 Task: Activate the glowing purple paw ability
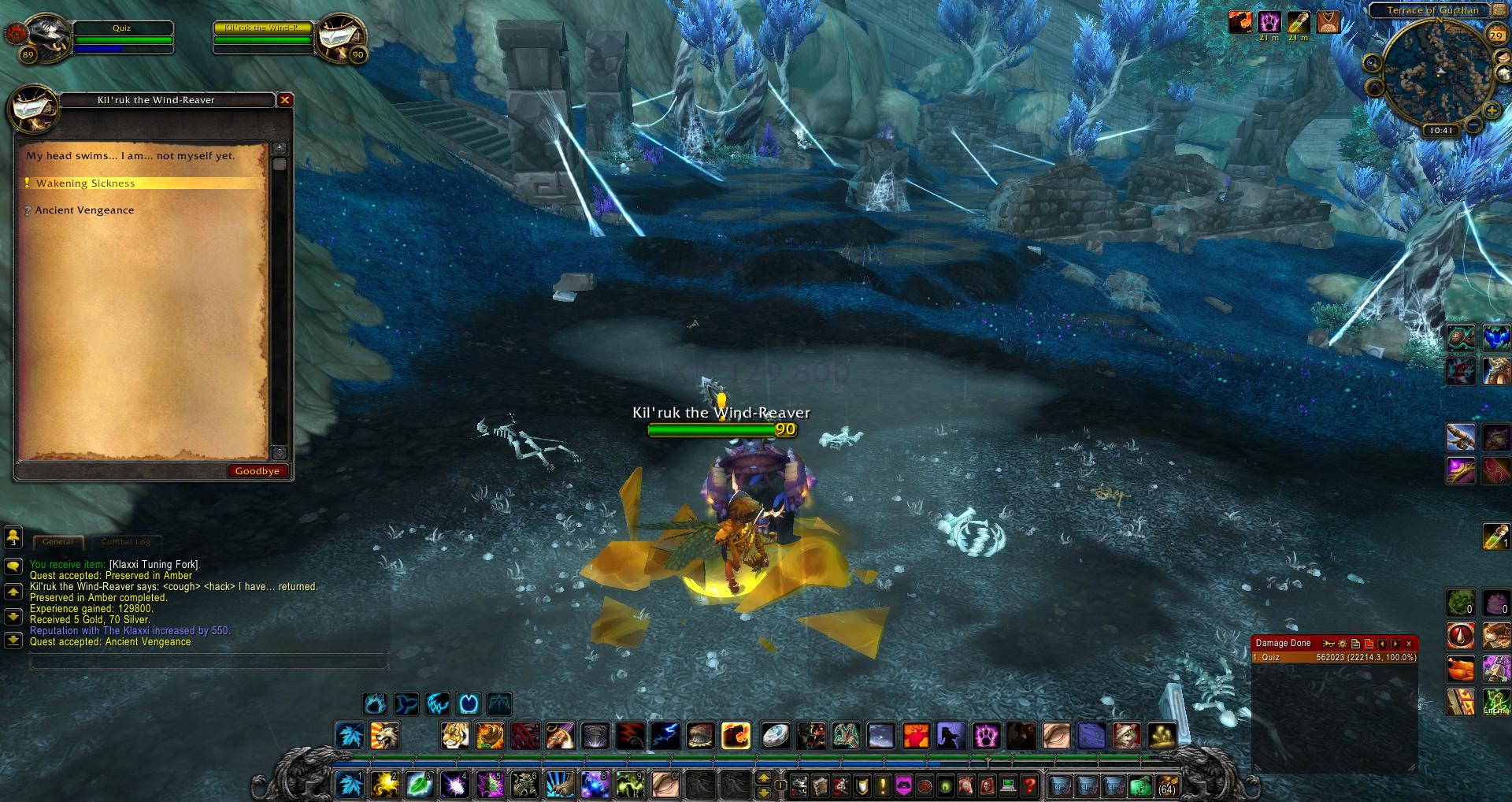pos(986,736)
